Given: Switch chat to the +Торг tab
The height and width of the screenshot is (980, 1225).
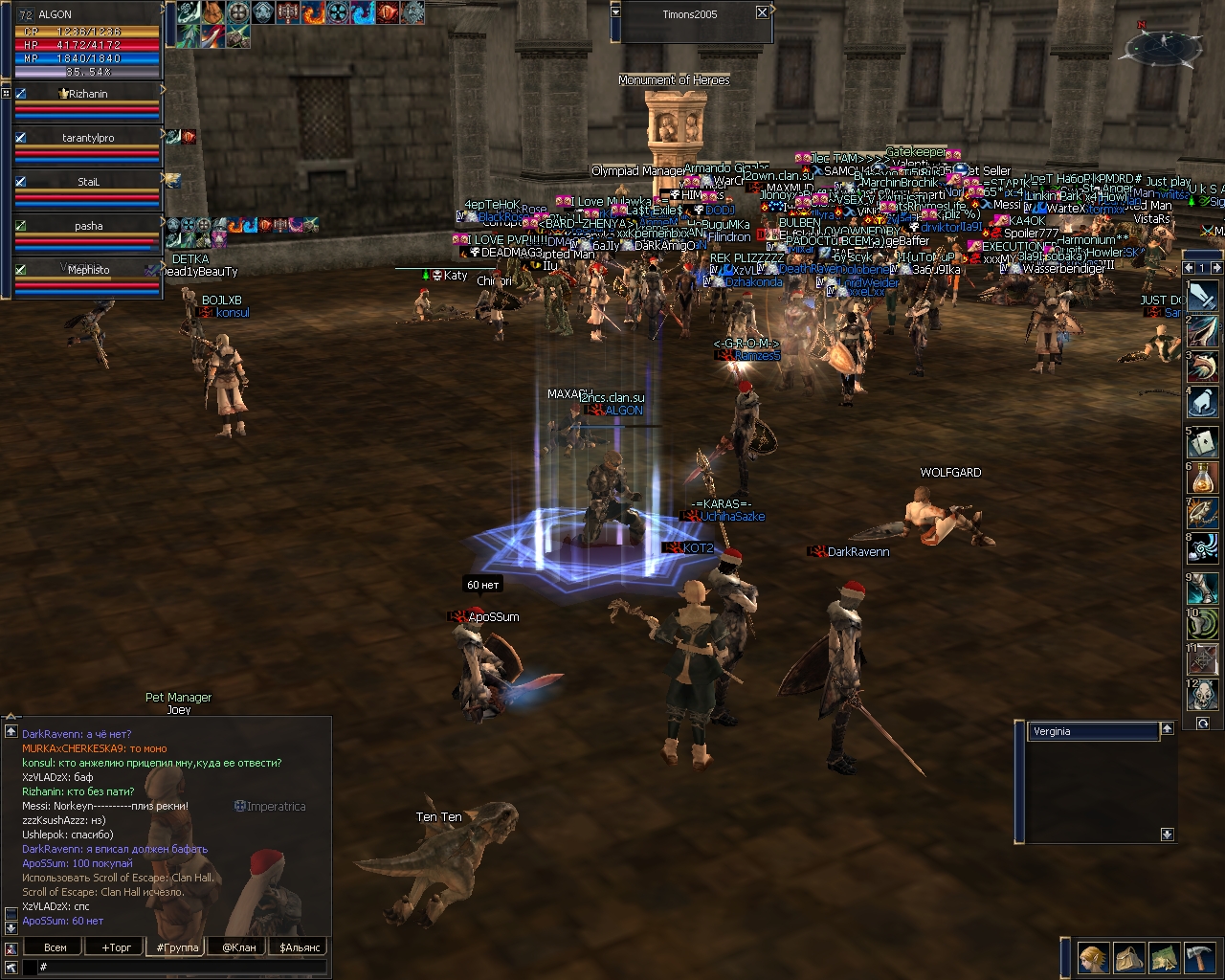Looking at the screenshot, I should [117, 947].
